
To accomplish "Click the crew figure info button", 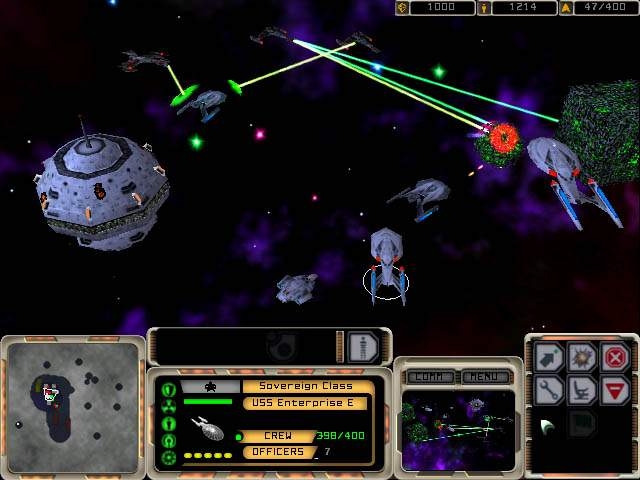I will click(x=362, y=346).
